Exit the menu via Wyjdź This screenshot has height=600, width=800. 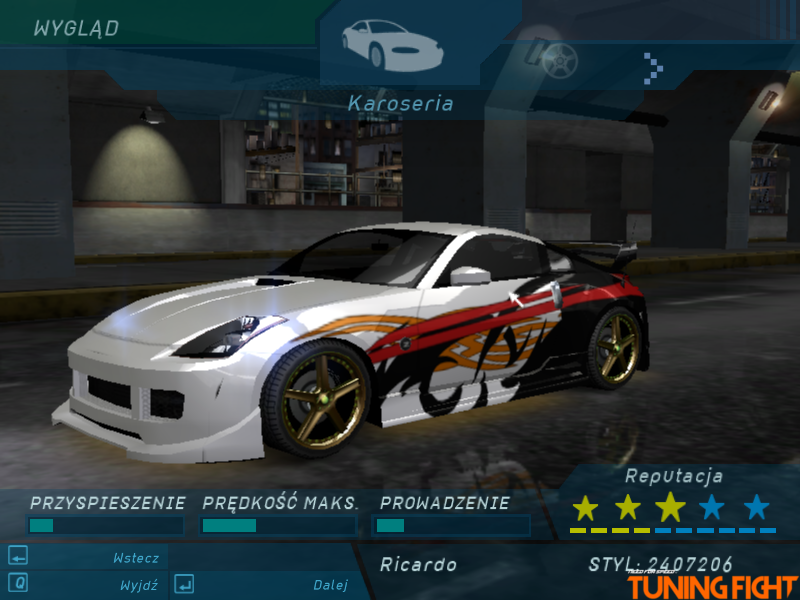[x=138, y=585]
